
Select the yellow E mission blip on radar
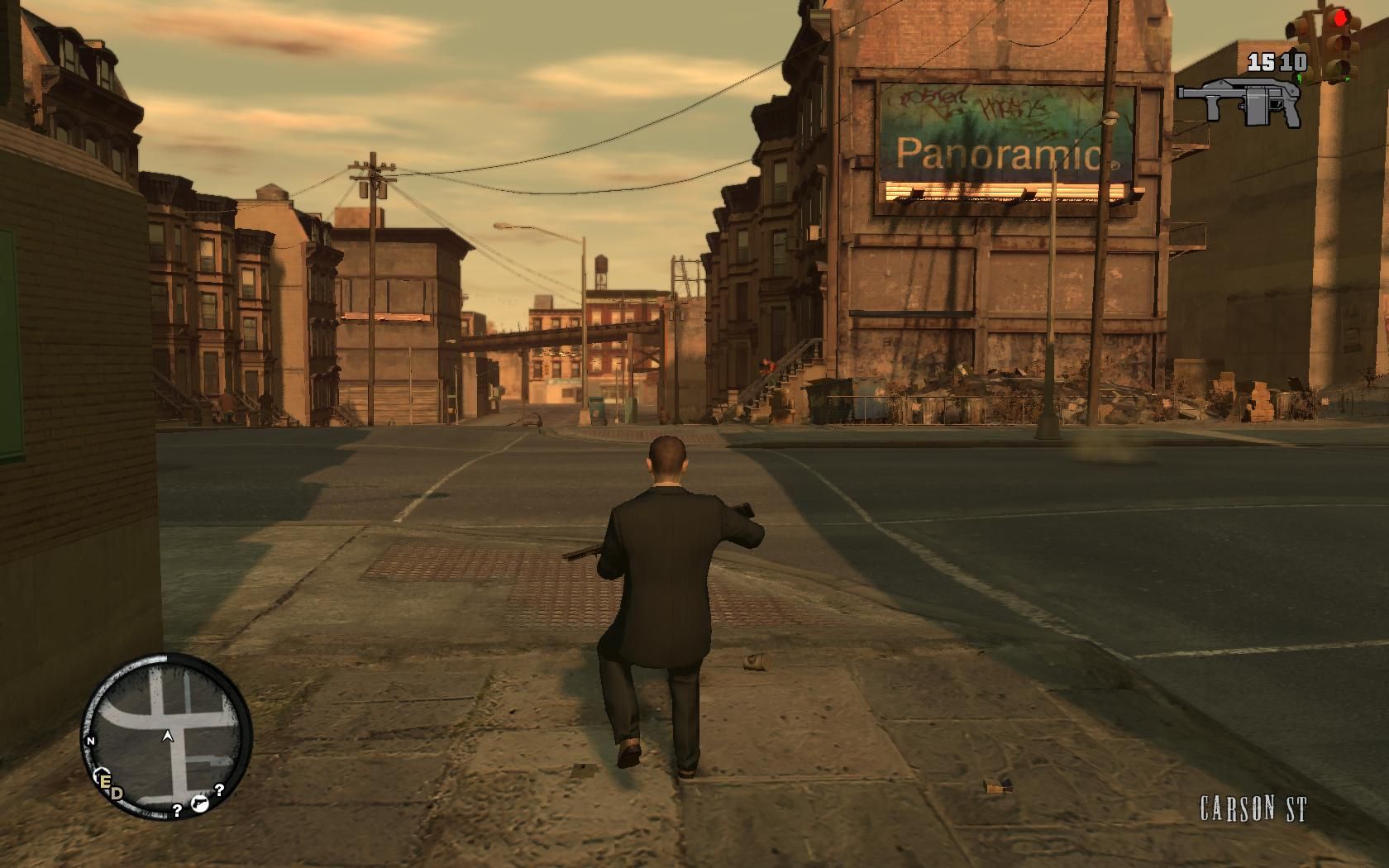coord(106,781)
